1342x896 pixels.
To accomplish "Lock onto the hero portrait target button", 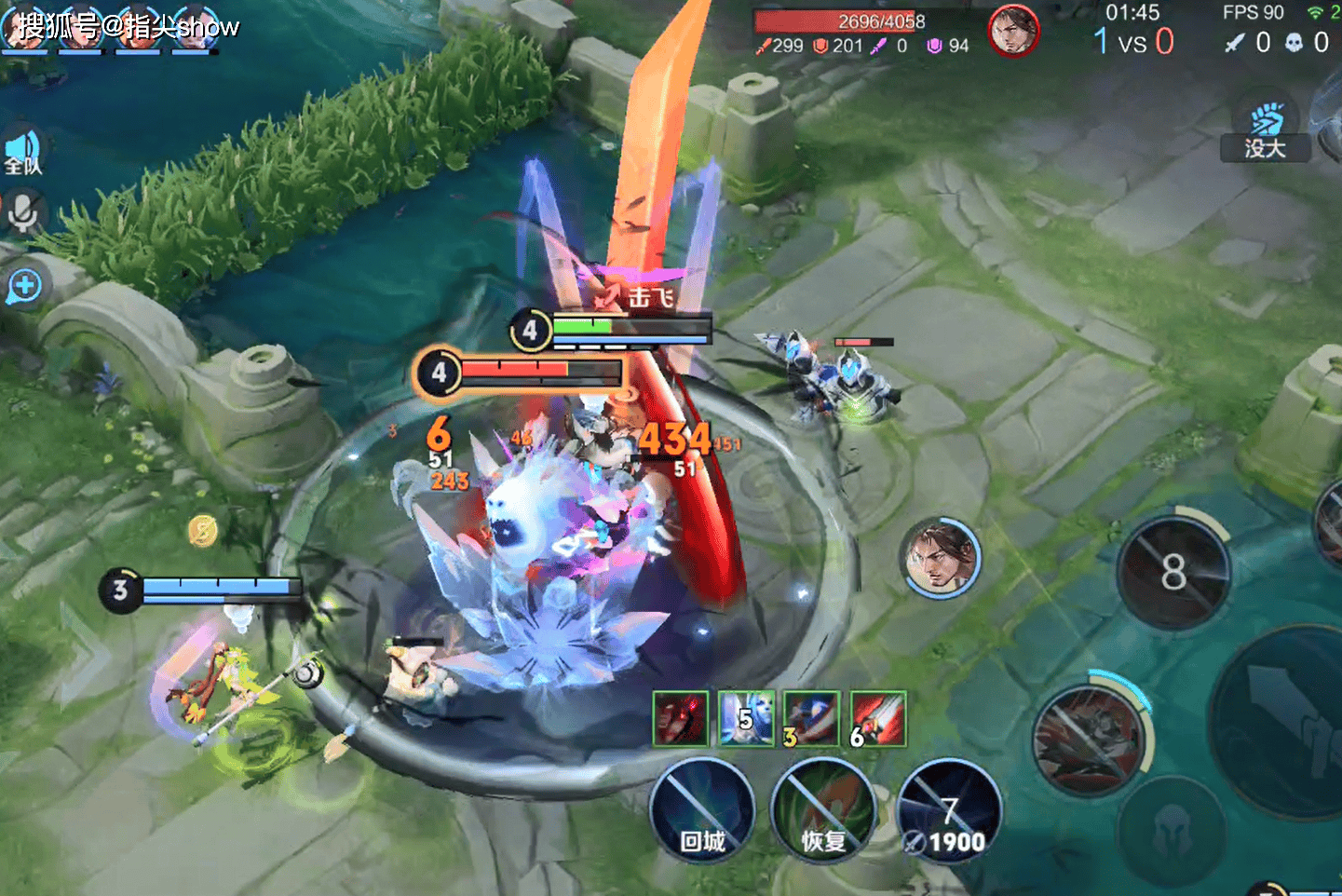I will 941,558.
